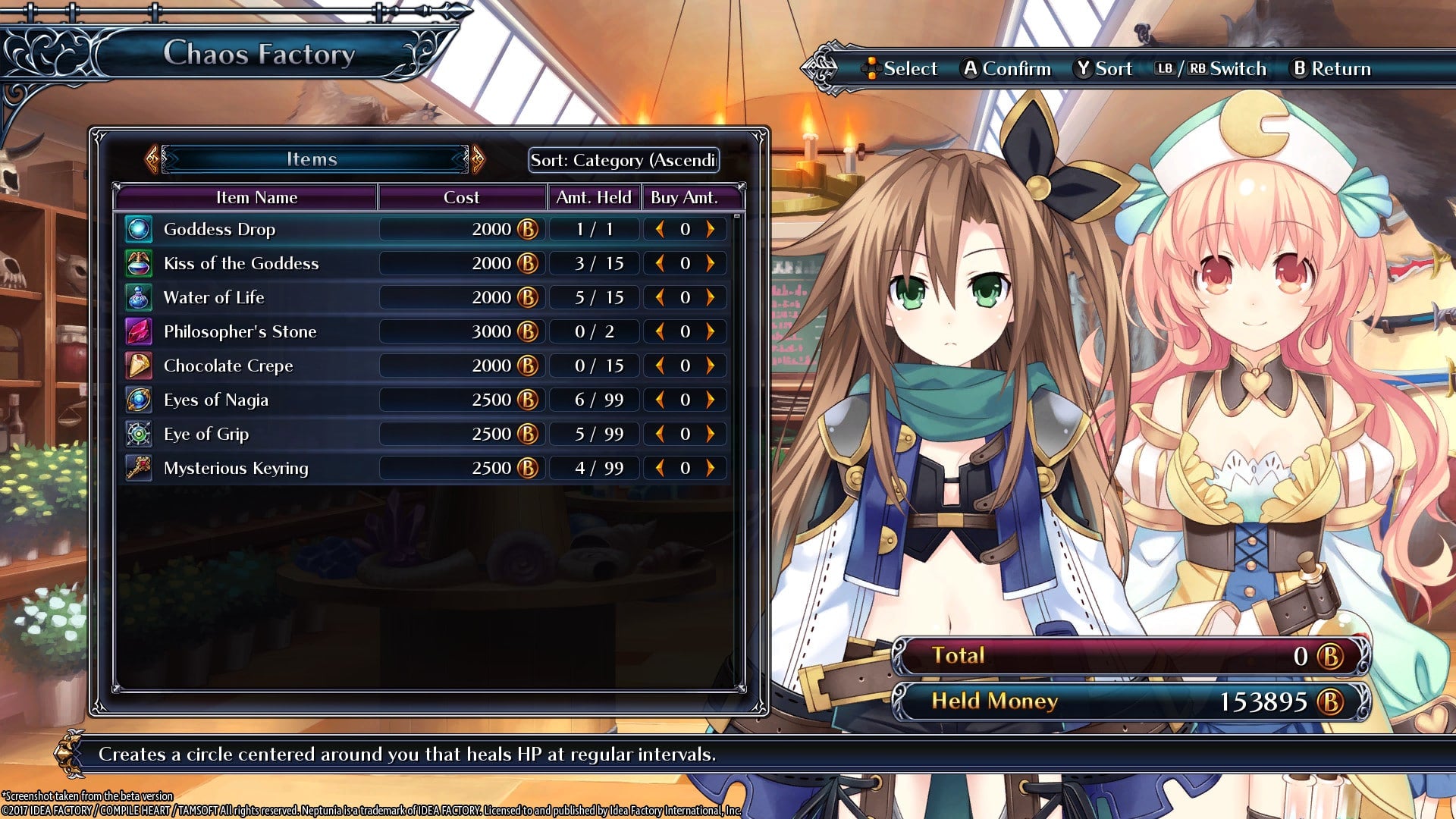The width and height of the screenshot is (1456, 819).
Task: Click the Mysterious Keyring key icon
Action: point(139,467)
